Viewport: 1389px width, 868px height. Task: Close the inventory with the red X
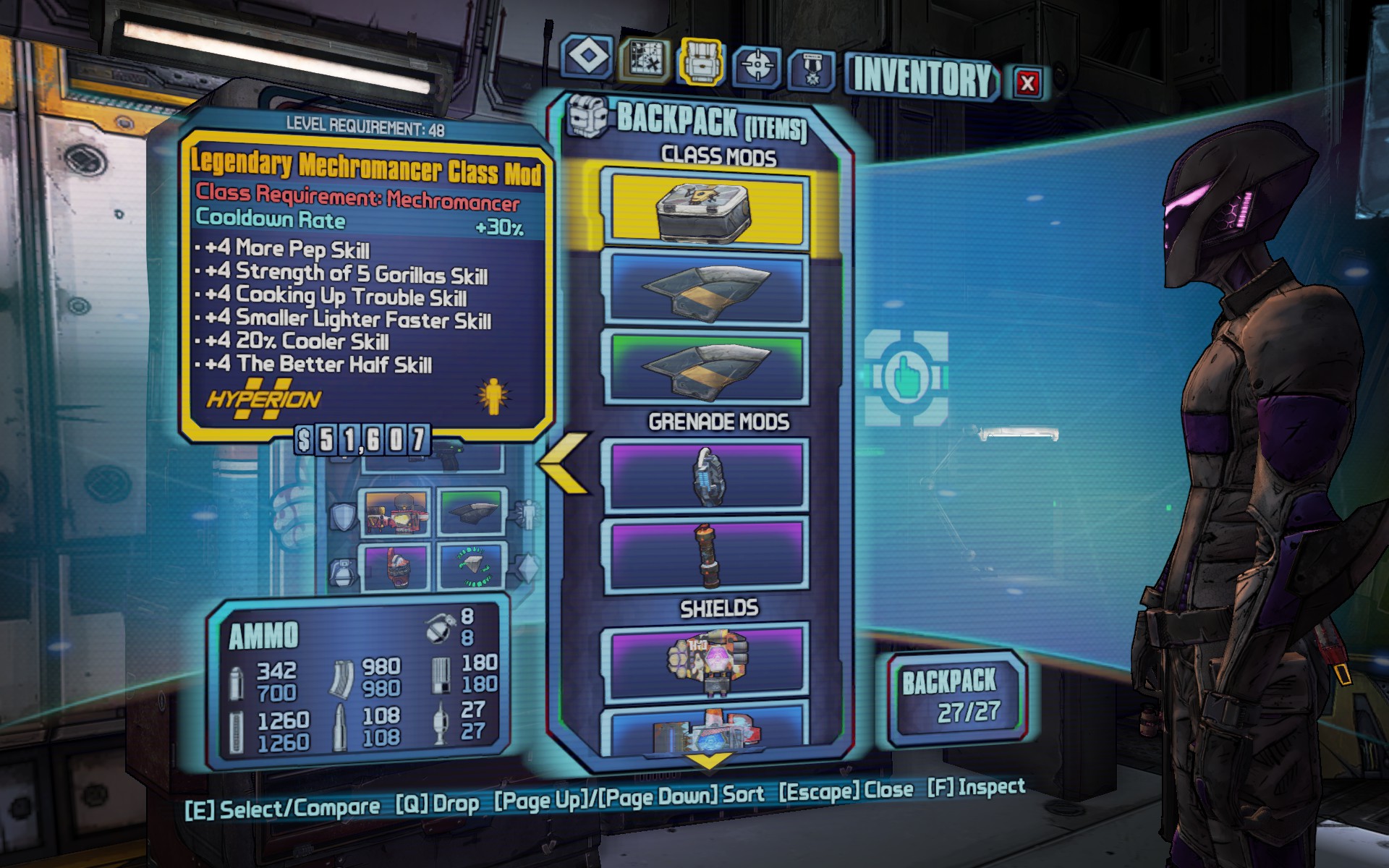(1027, 82)
